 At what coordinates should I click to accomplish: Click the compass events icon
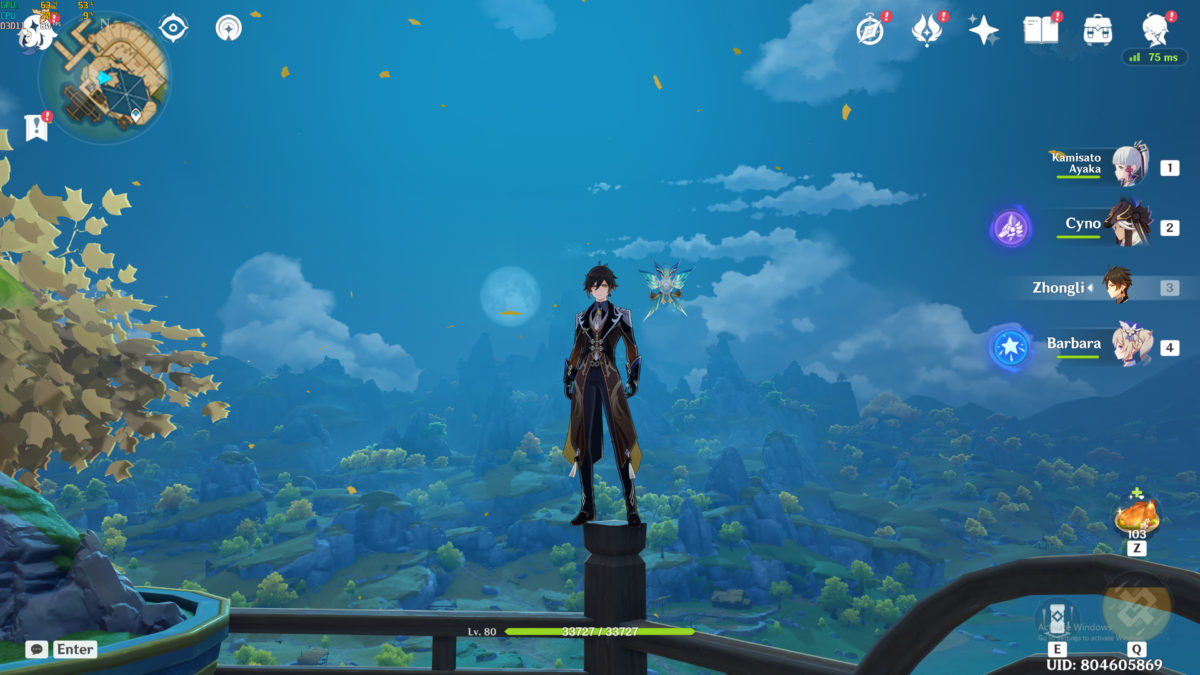click(x=870, y=30)
